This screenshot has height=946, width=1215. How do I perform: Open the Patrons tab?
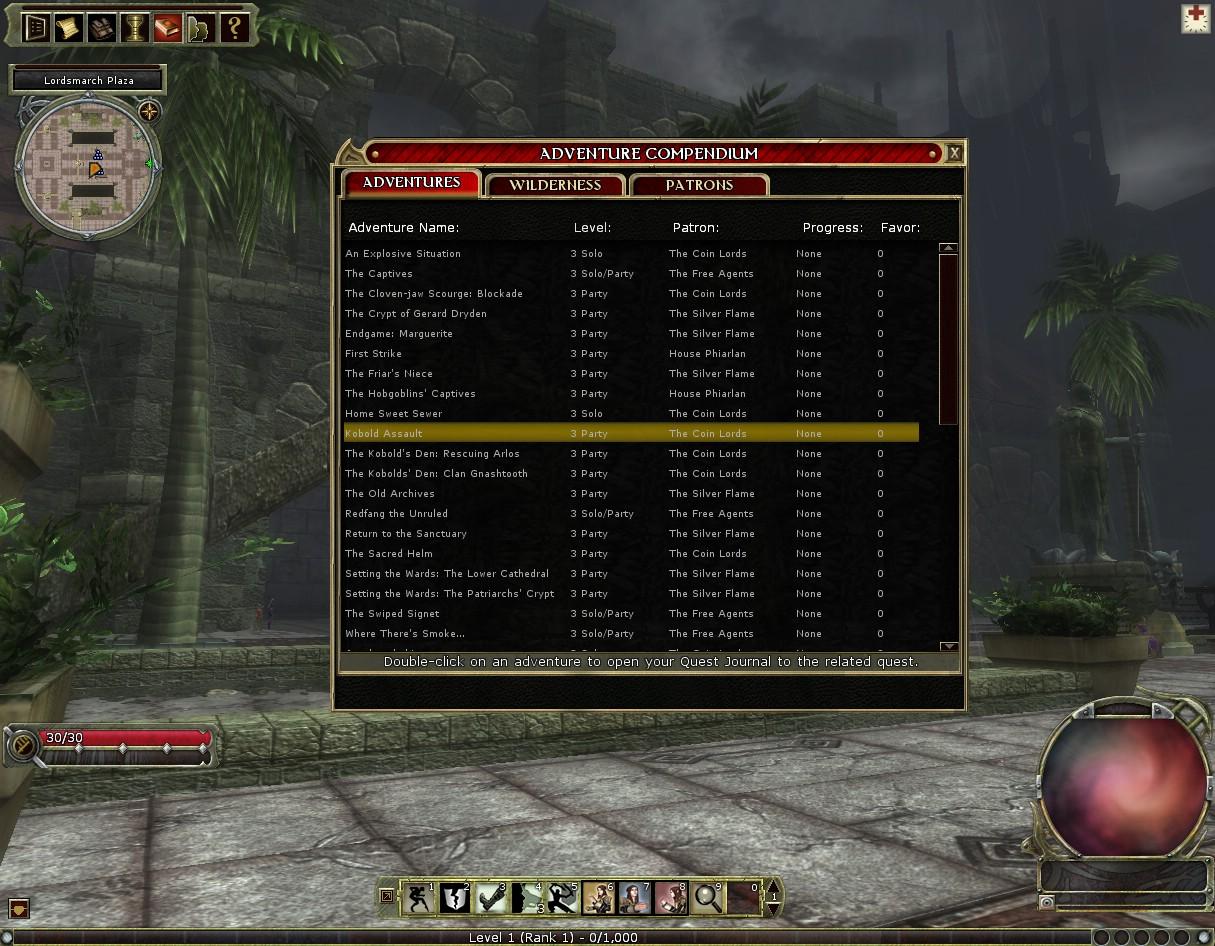[699, 185]
